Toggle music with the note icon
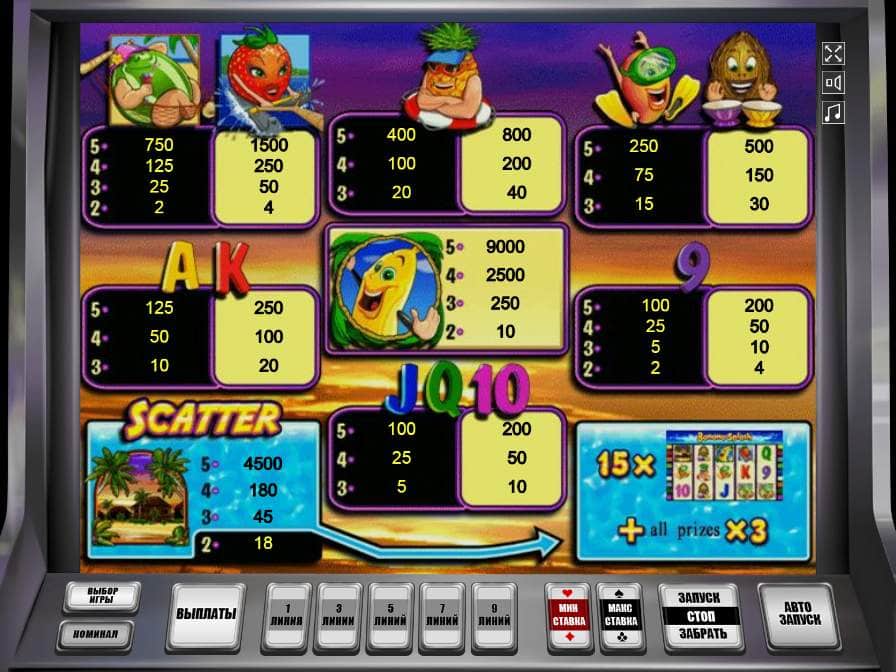 pyautogui.click(x=832, y=113)
